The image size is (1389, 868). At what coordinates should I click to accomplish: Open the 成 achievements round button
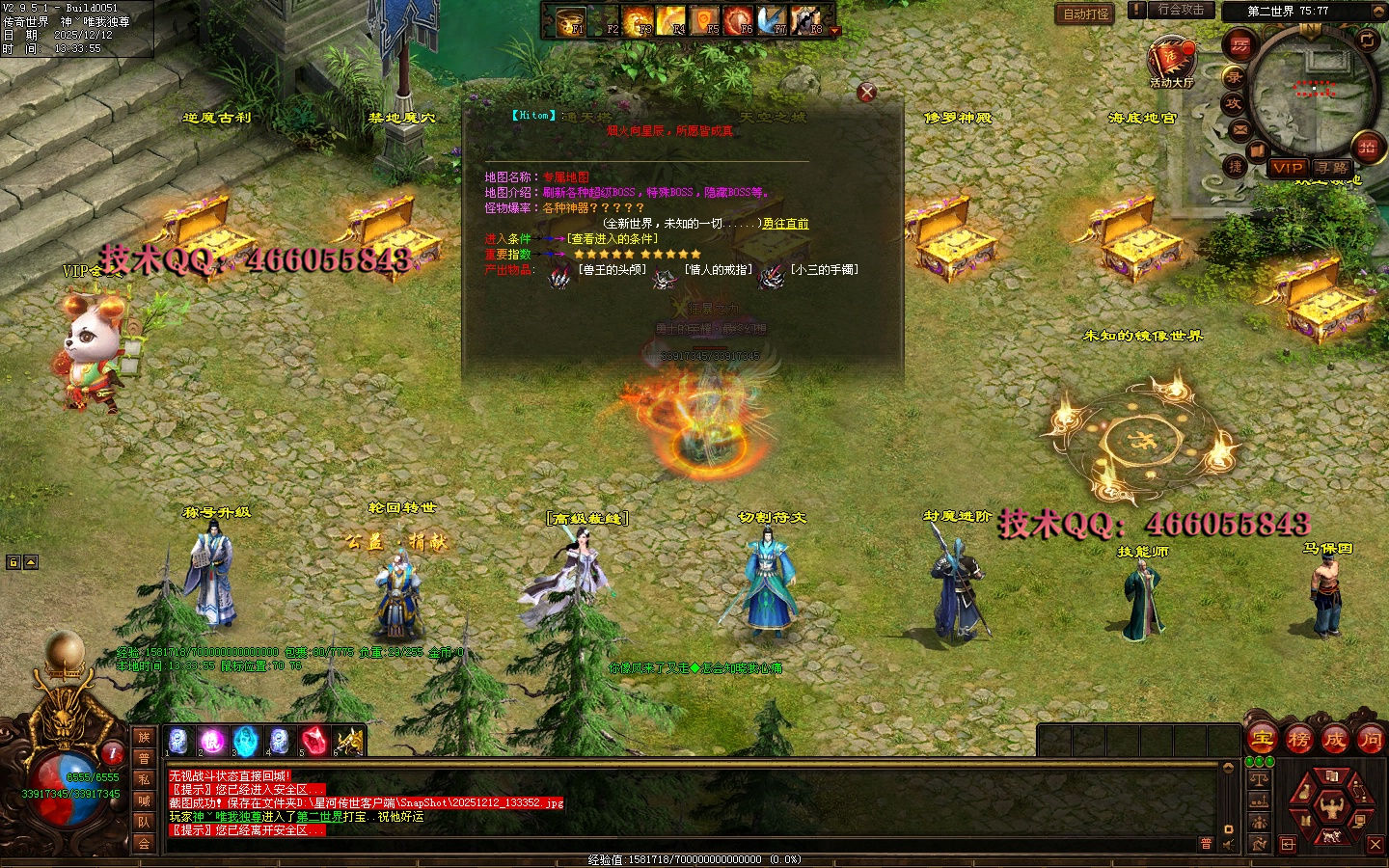coord(1334,740)
